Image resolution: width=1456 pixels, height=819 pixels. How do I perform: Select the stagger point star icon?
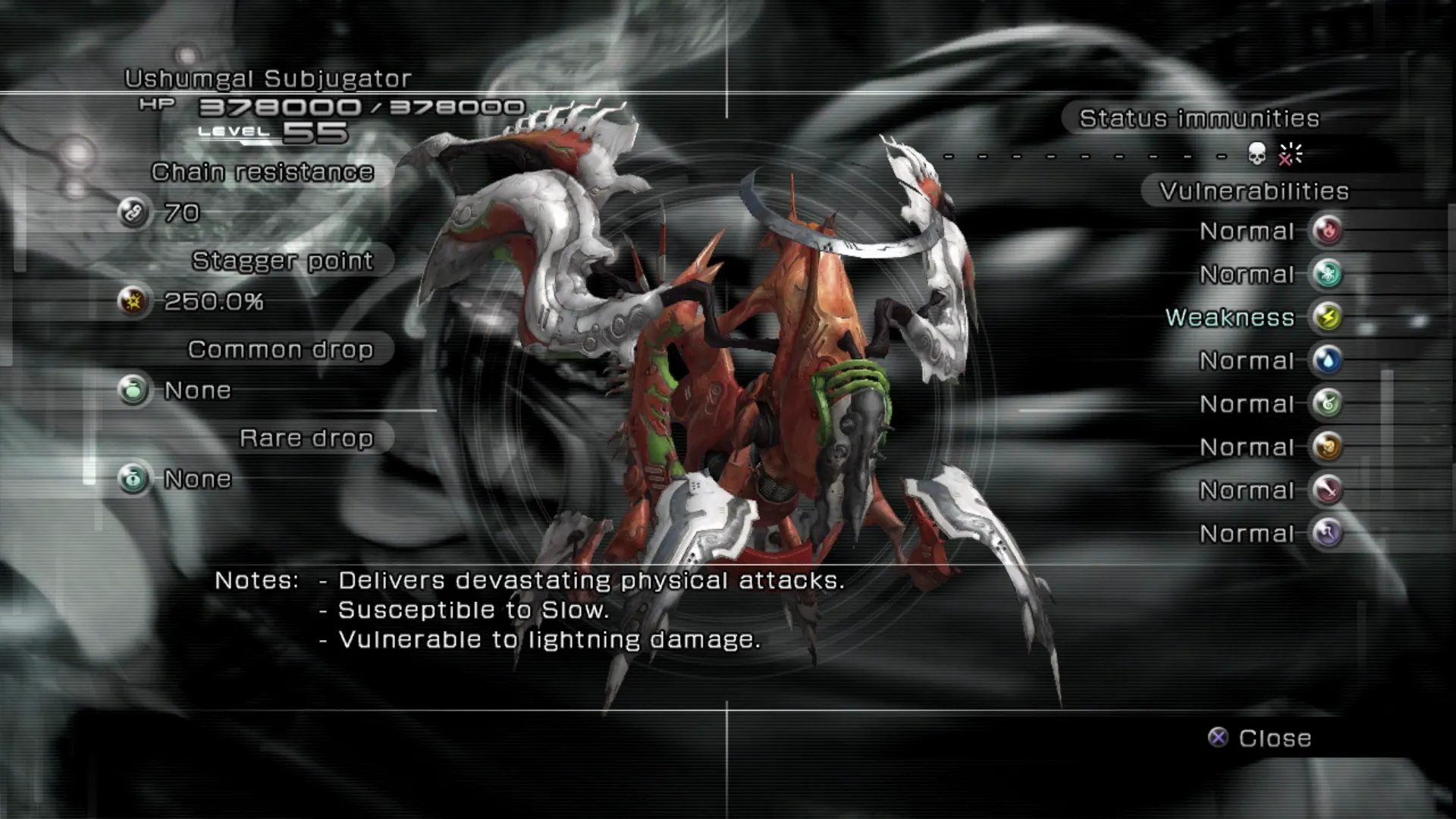point(133,301)
